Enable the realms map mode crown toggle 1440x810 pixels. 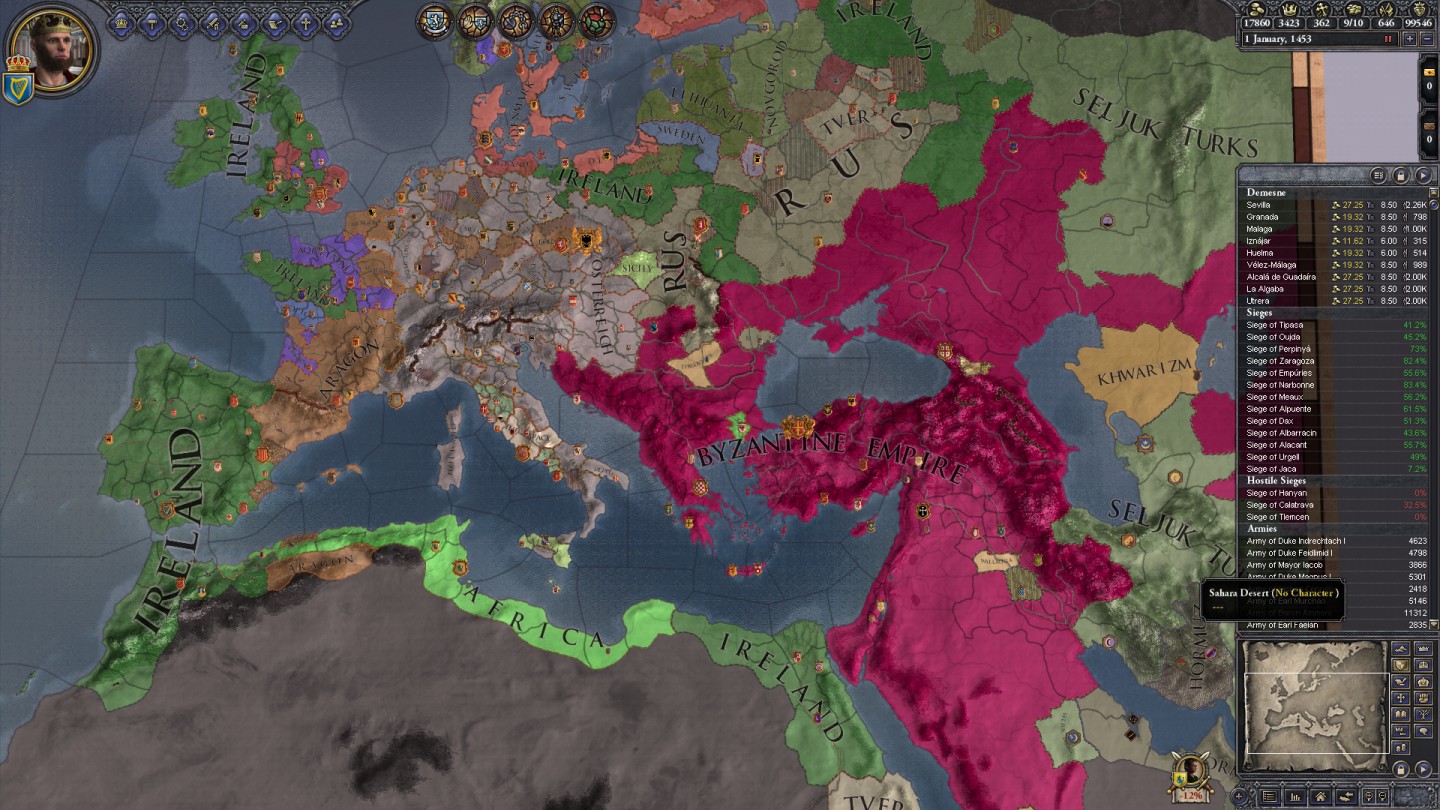pyautogui.click(x=1423, y=648)
